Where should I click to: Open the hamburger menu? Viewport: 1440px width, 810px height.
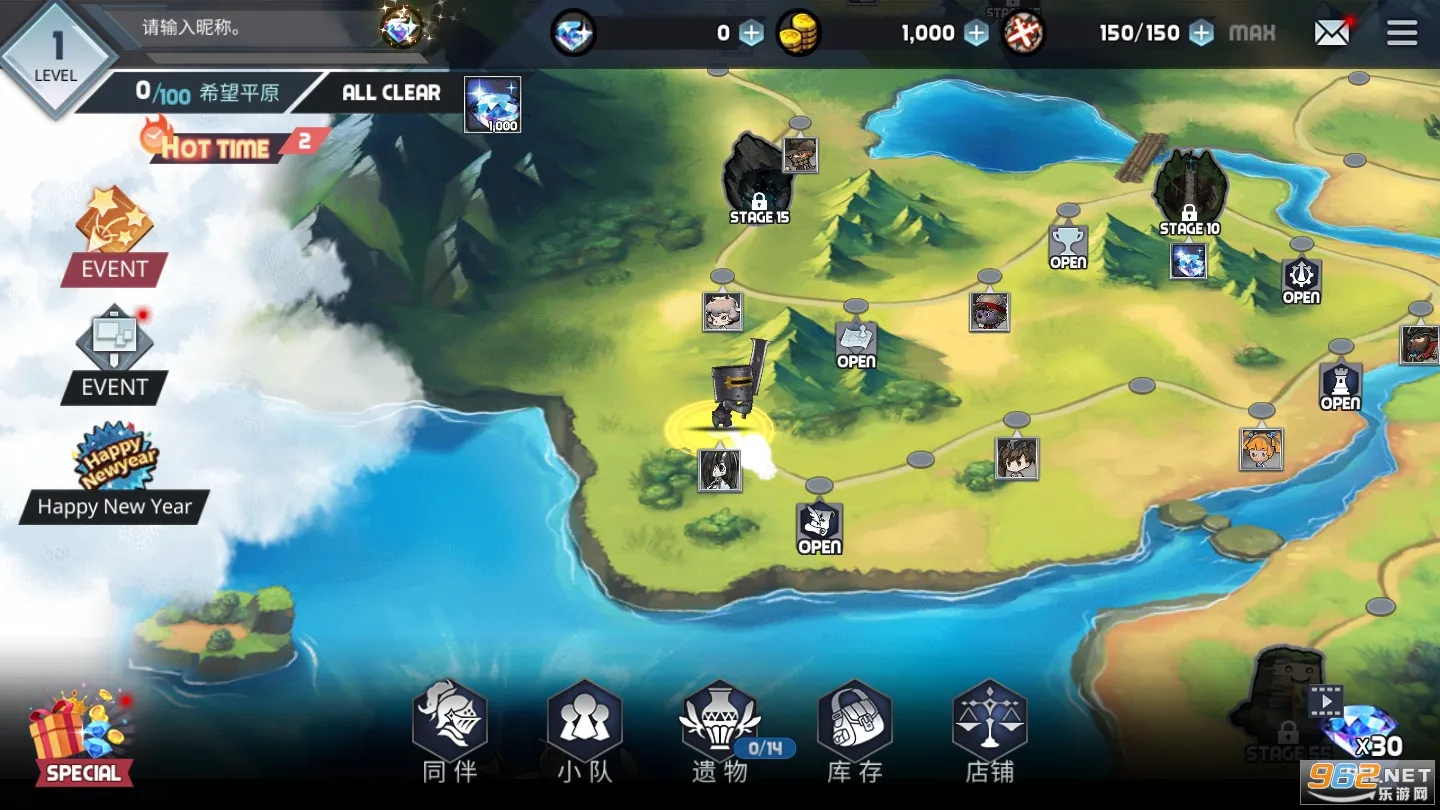pos(1401,33)
